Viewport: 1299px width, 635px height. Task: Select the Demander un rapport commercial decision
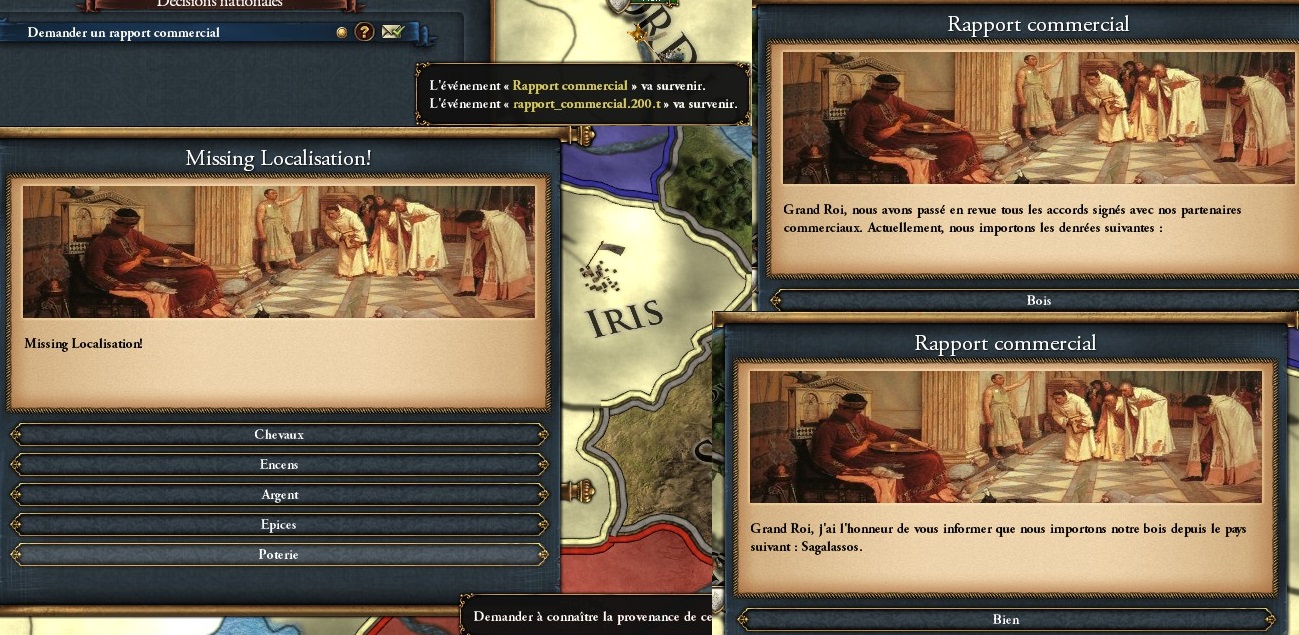[124, 33]
